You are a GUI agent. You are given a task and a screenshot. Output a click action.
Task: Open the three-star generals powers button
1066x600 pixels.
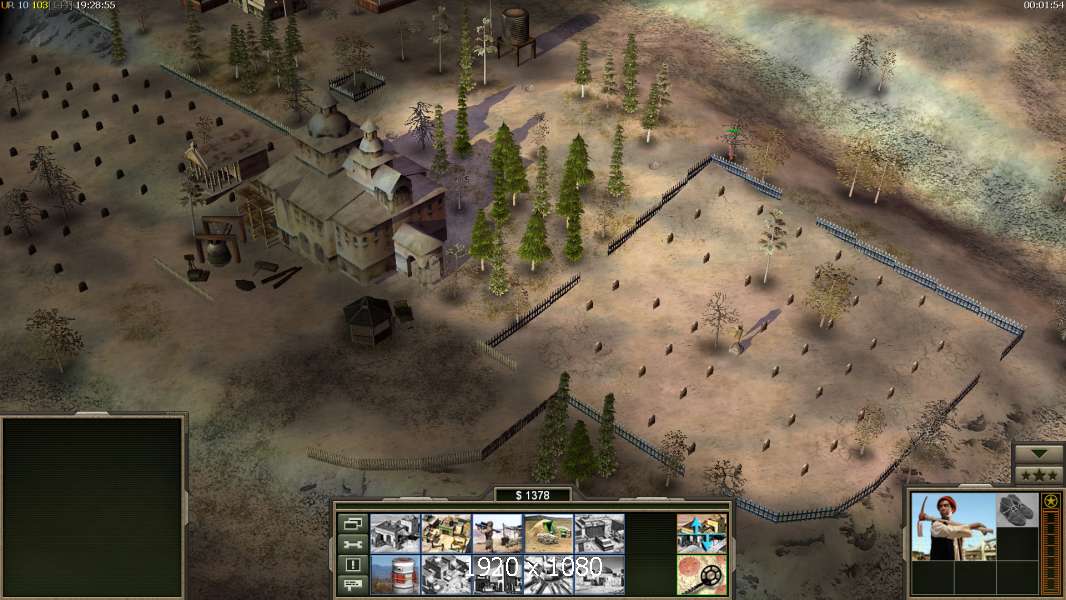click(1038, 475)
